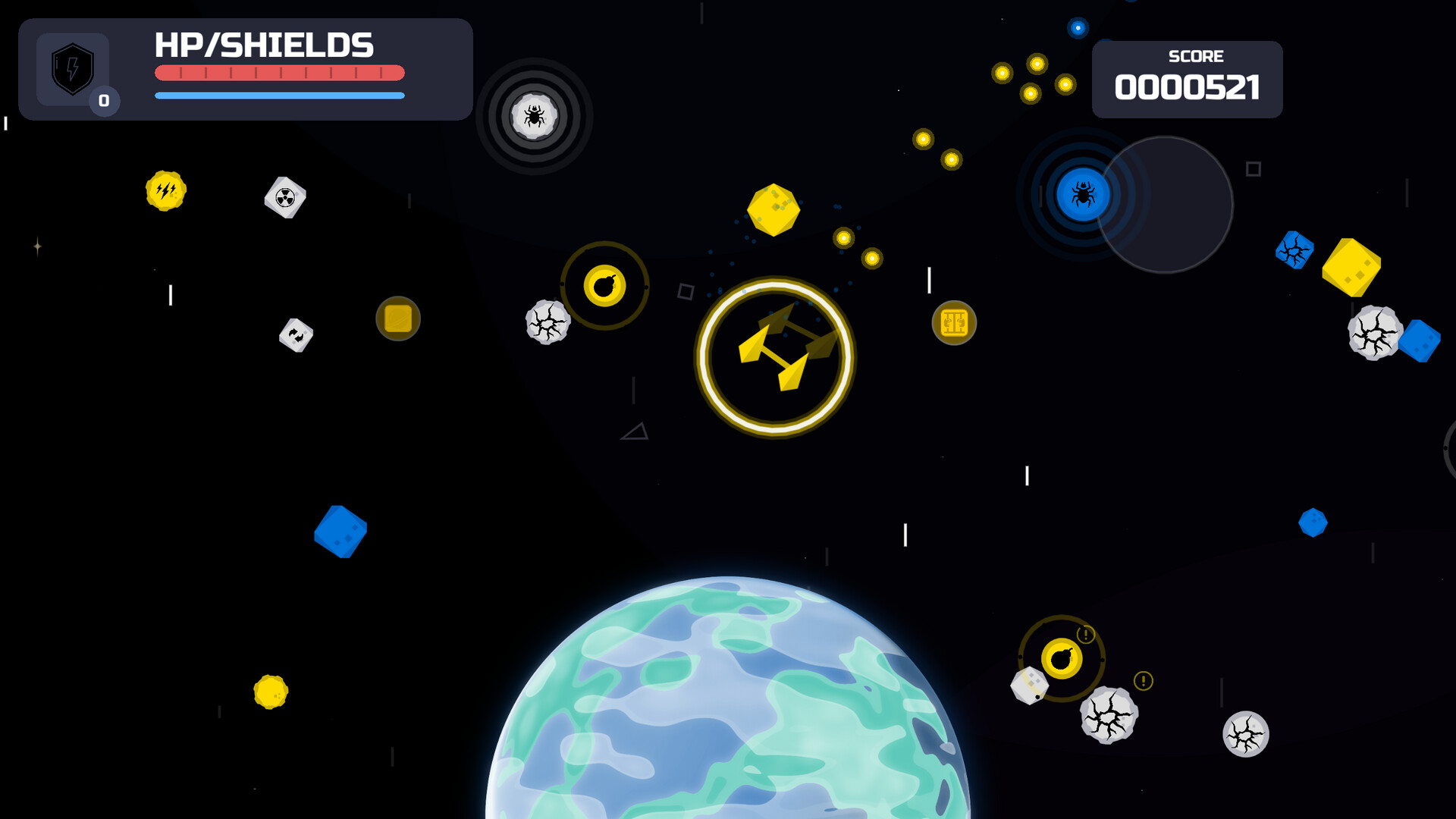Select the spider target inside white concentric circles

(x=535, y=115)
